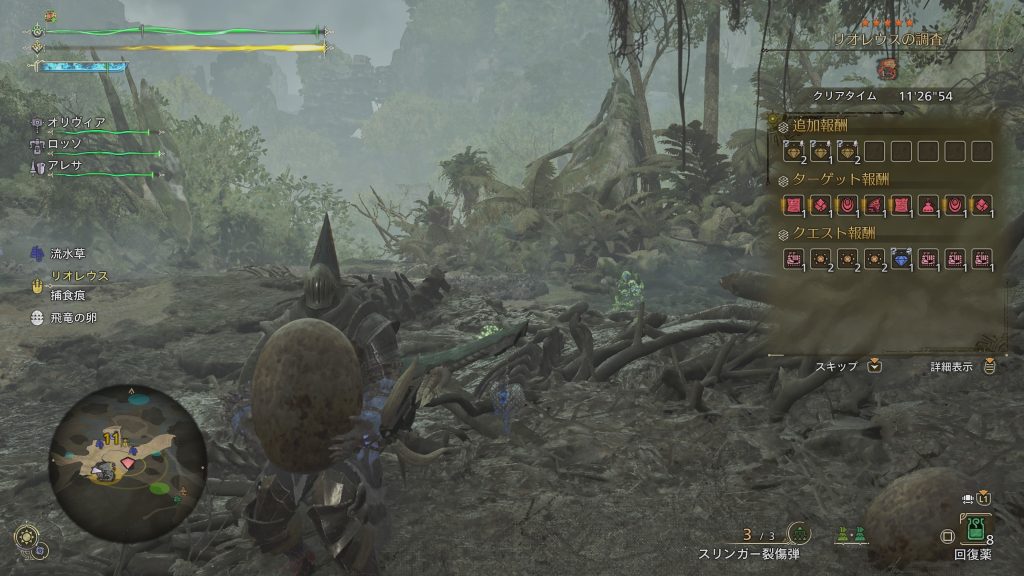Click the green ammo pair icon
Screen dimensions: 1024x576
(852, 535)
